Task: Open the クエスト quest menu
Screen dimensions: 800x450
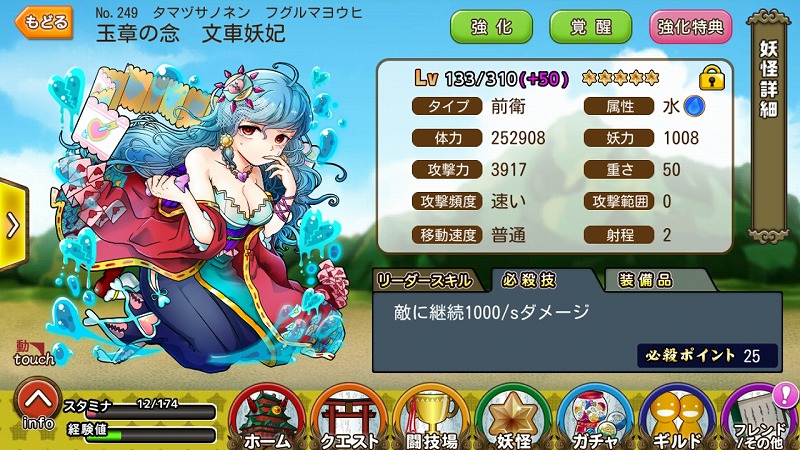Action: (x=349, y=418)
